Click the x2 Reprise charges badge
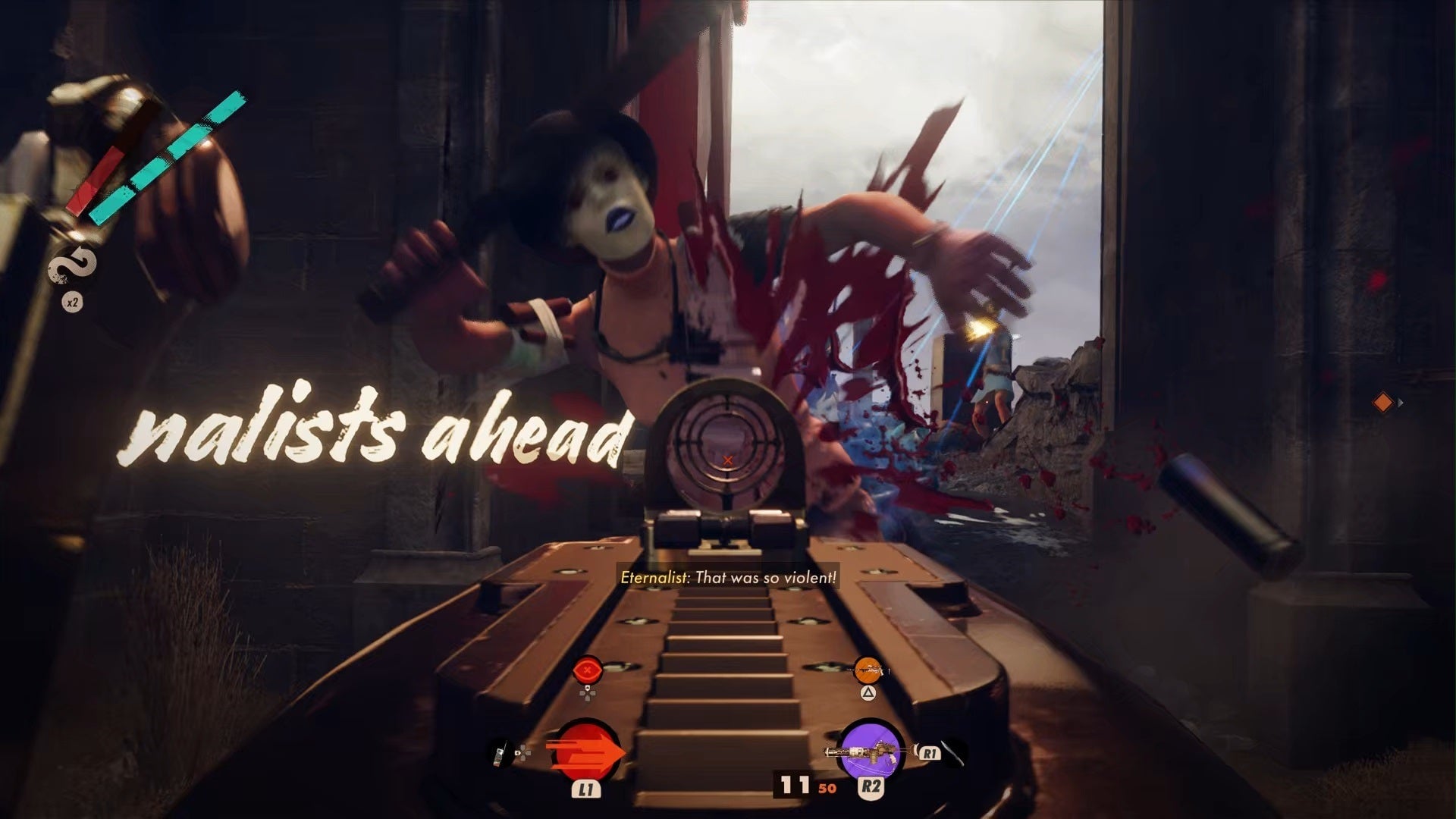Screen dimensions: 1456x819 point(72,301)
